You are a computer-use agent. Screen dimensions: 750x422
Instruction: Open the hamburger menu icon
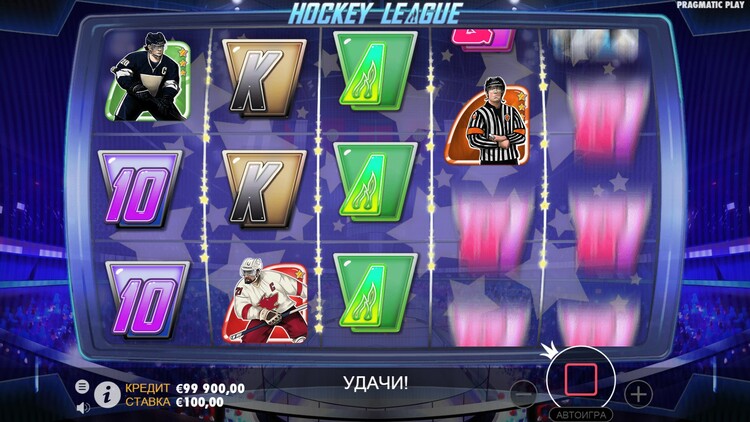click(82, 386)
